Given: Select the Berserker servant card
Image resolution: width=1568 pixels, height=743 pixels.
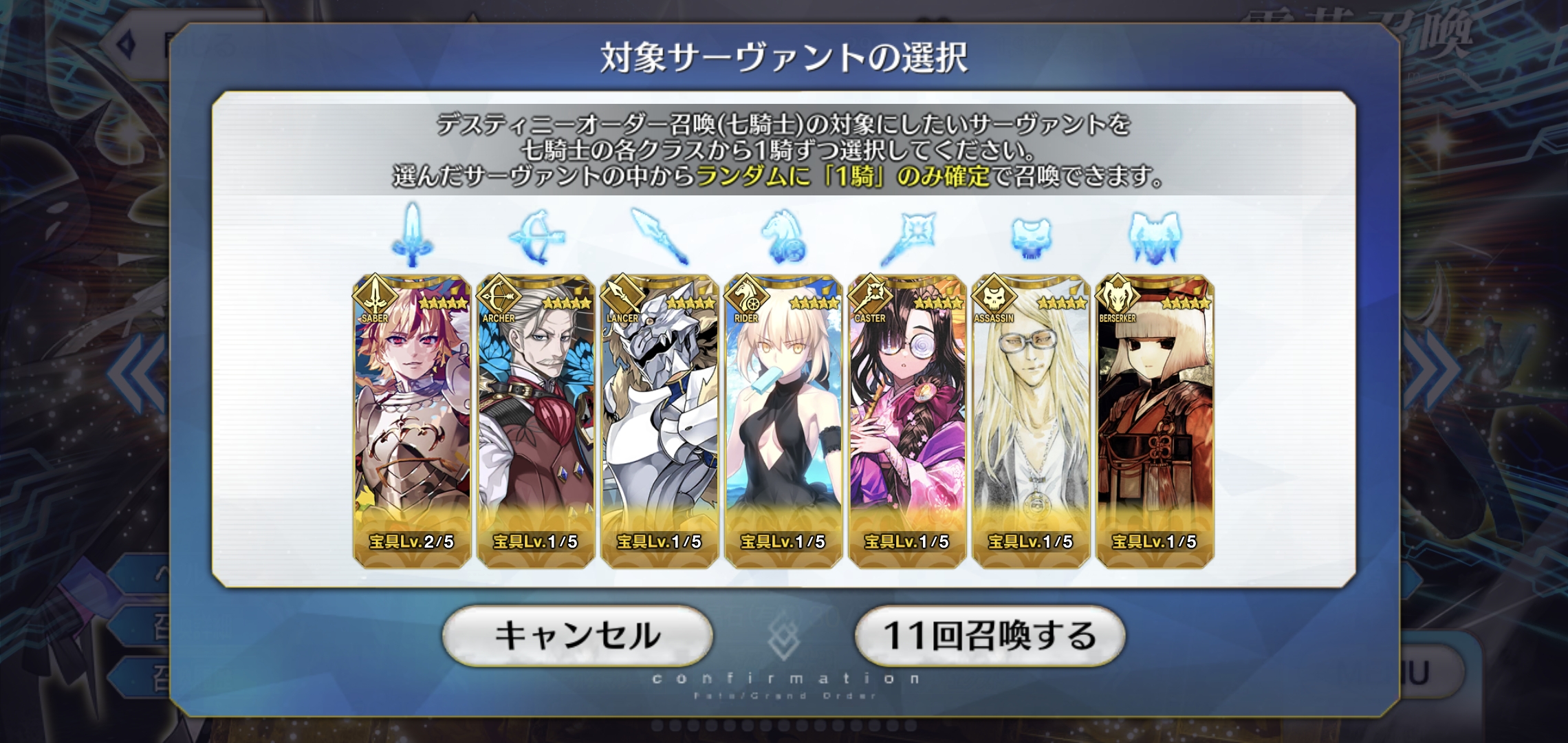Looking at the screenshot, I should 1155,421.
